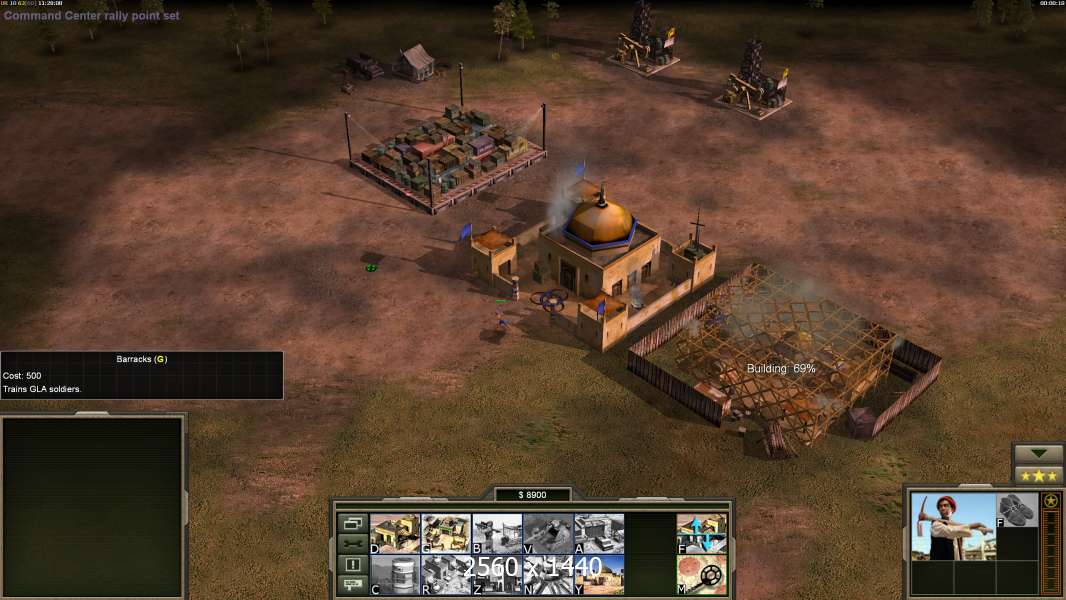Viewport: 1066px width, 600px height.
Task: Select the grayed build icon labeled V
Action: (x=548, y=533)
